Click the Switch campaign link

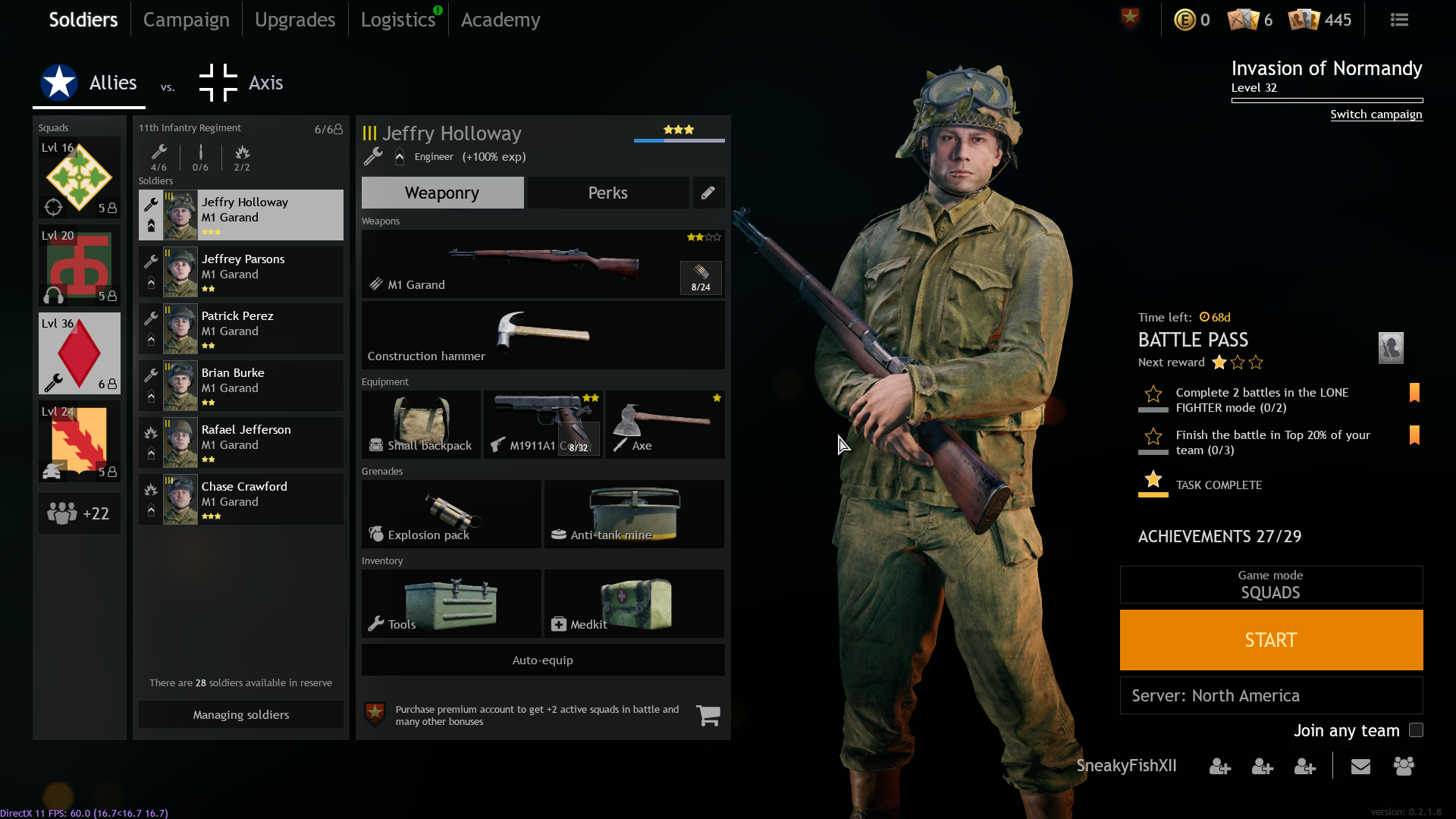[1376, 115]
